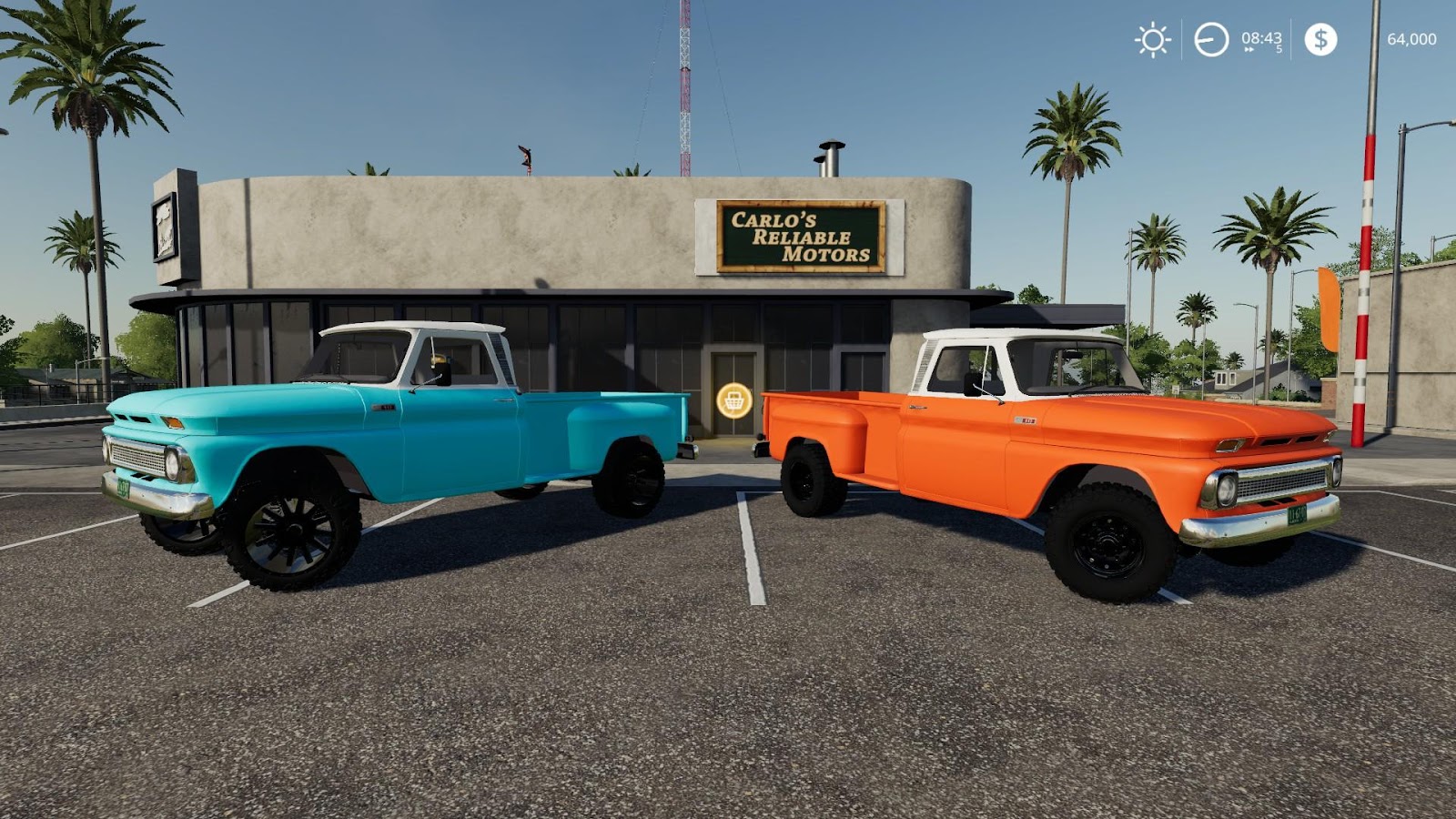This screenshot has width=1456, height=819.
Task: Click the clock icon beside the time display
Action: click(x=1209, y=39)
